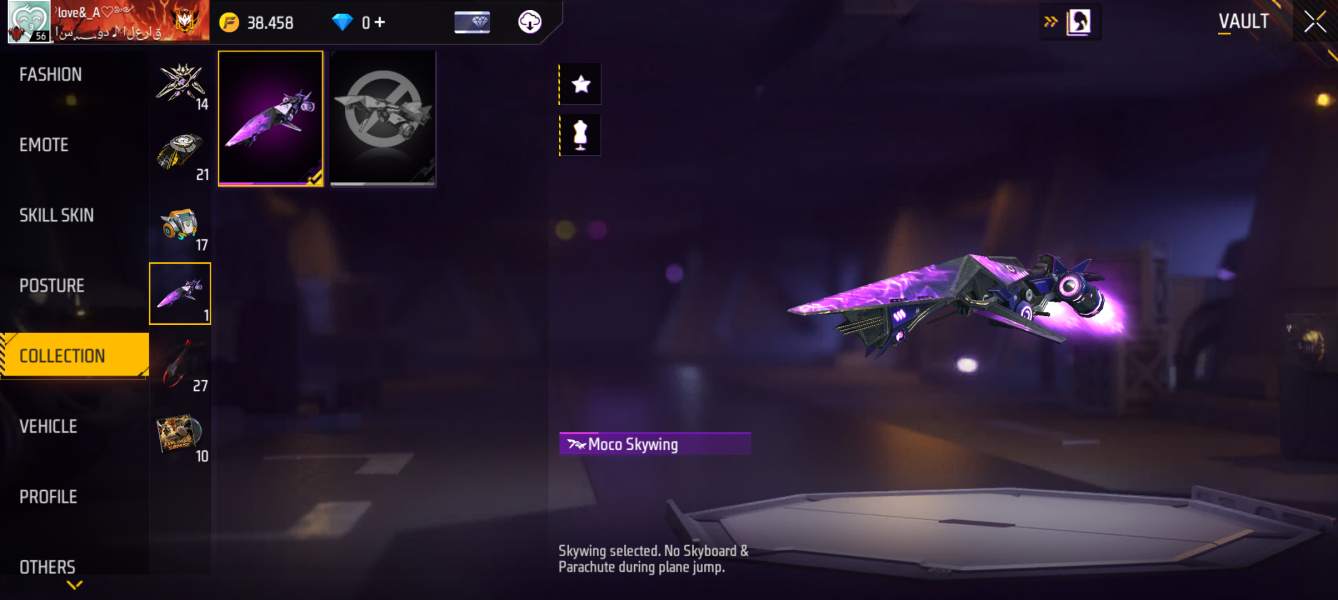
Task: Open the character portrait shortcut button
Action: click(x=1078, y=21)
